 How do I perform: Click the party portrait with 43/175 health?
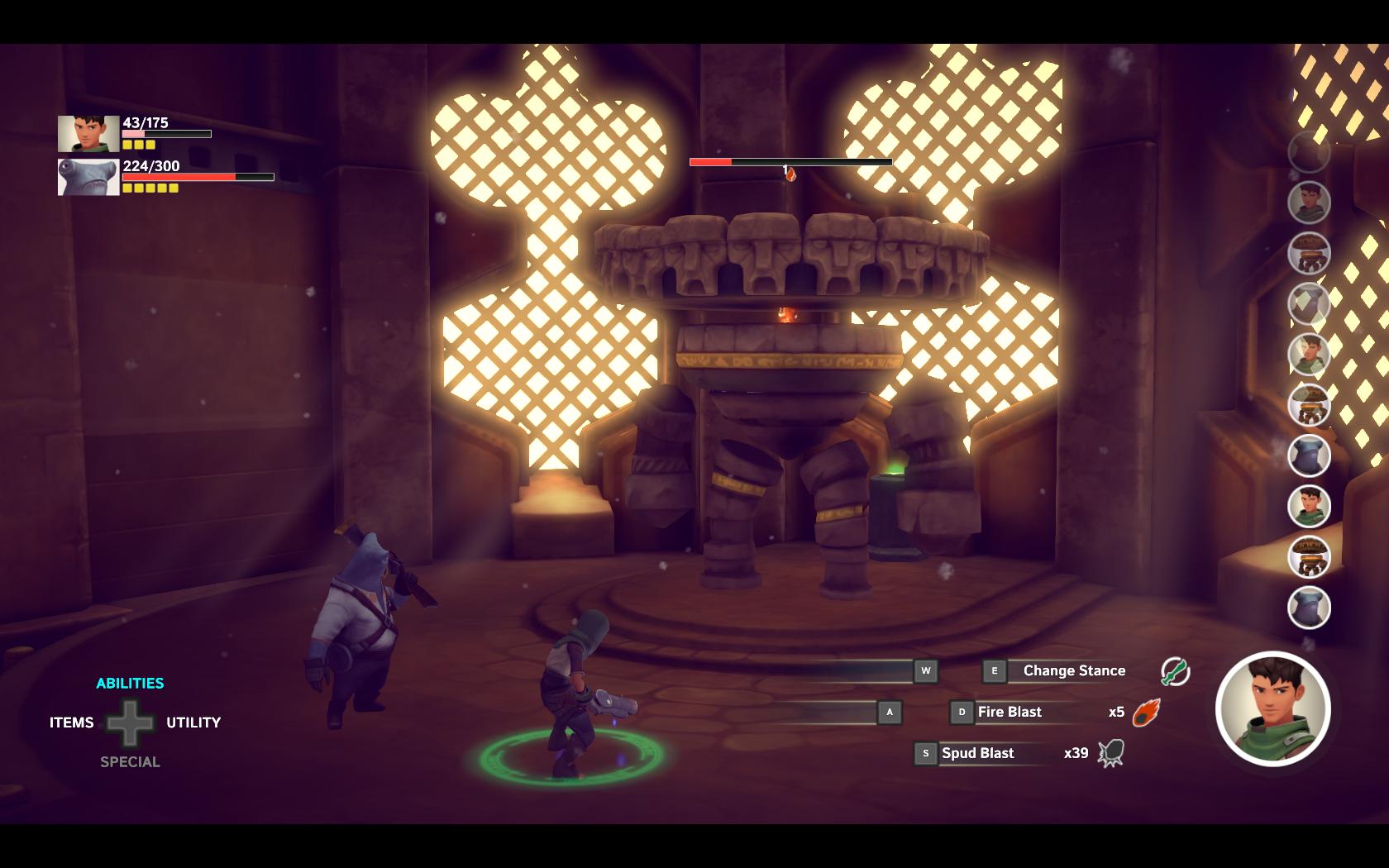point(88,134)
